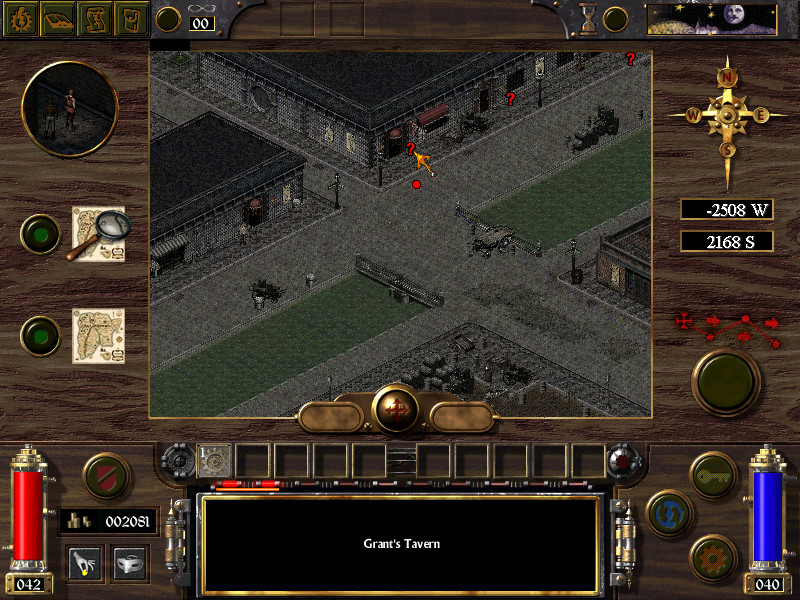Open the town map magnifier view
The height and width of the screenshot is (600, 800).
click(x=98, y=234)
